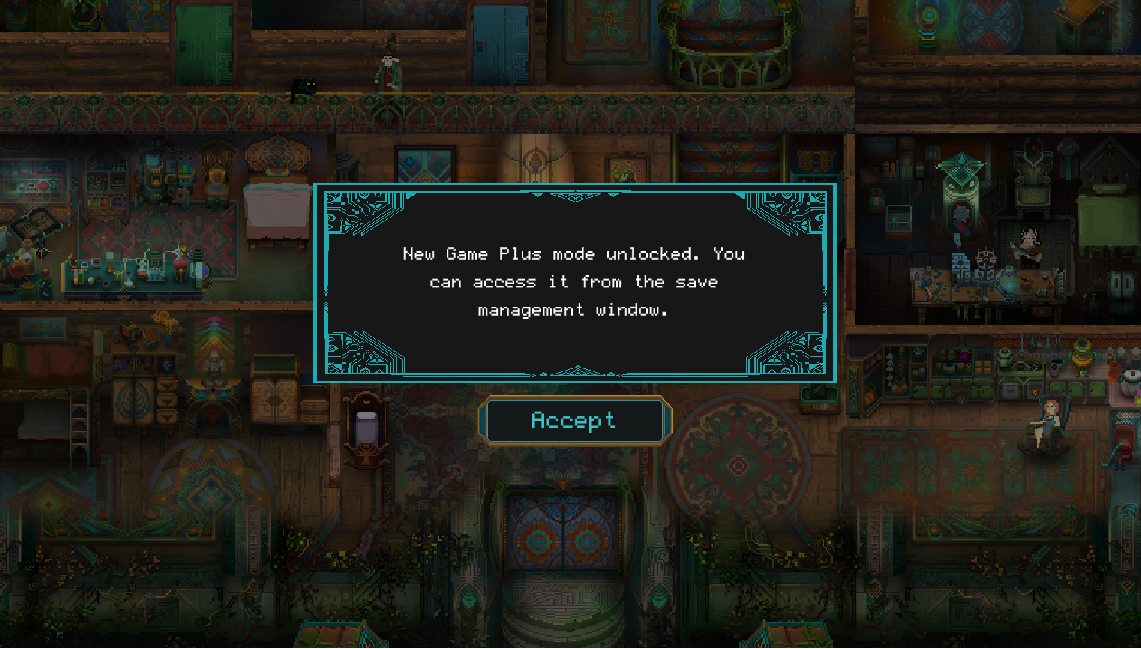This screenshot has height=649, width=1141.
Task: Accept the New Game Plus notification
Action: (574, 421)
